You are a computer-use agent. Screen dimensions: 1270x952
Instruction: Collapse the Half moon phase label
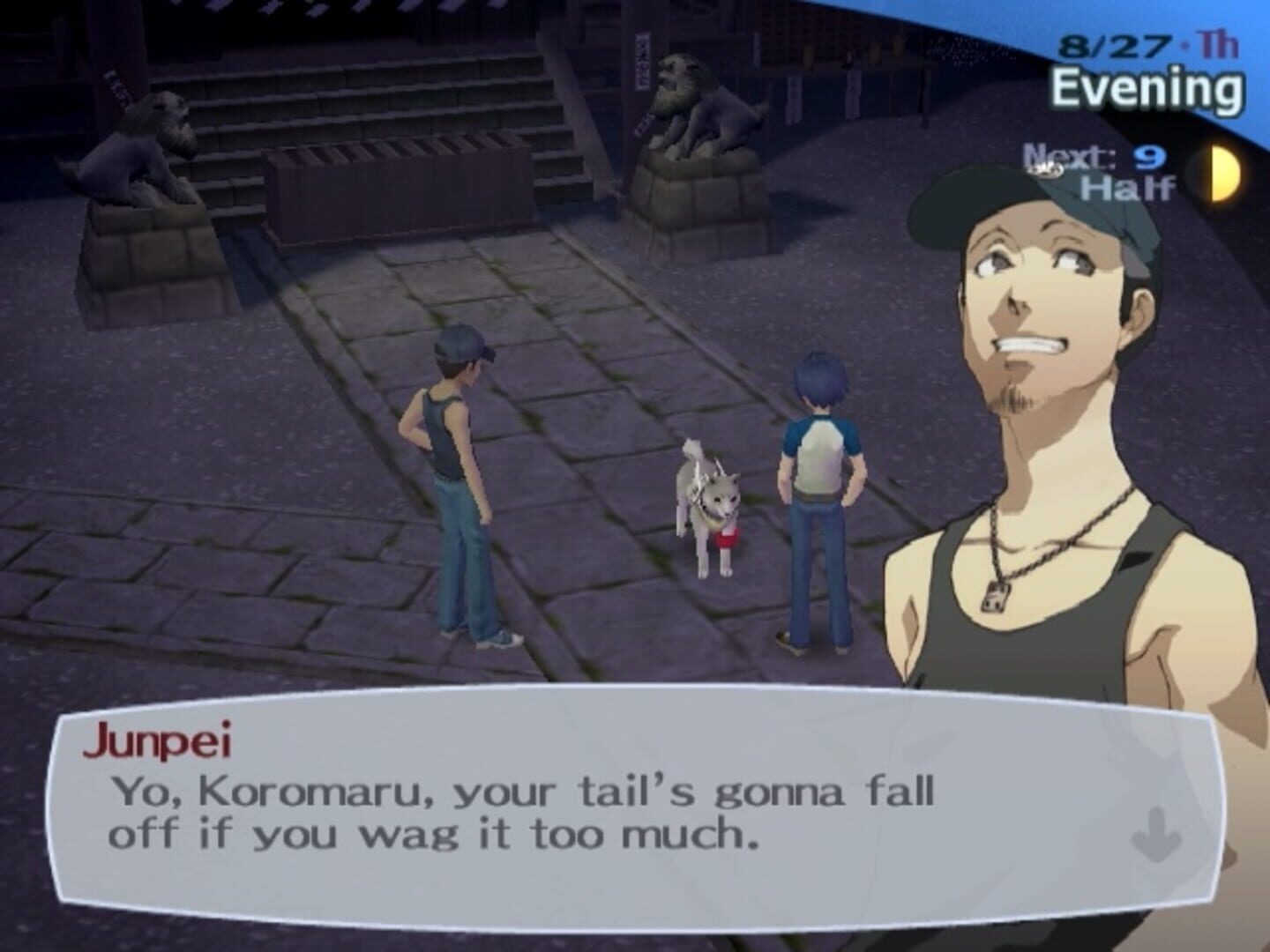[x=1129, y=187]
